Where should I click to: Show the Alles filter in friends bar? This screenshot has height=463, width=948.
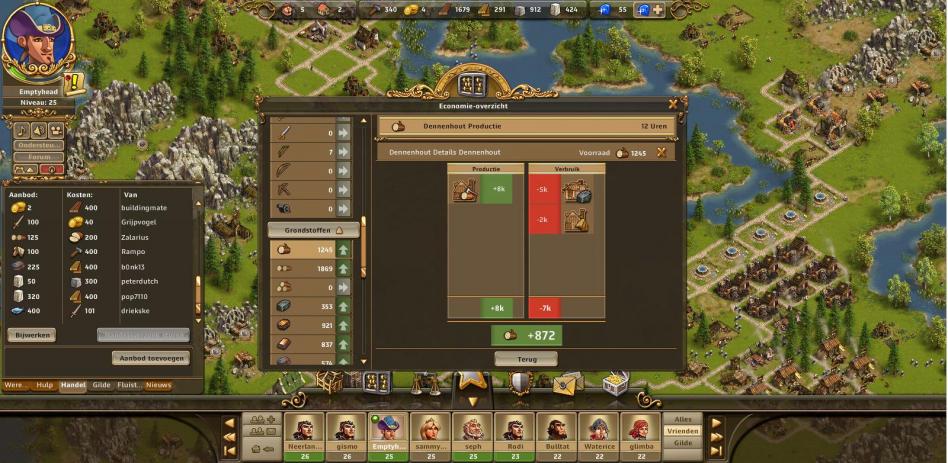click(683, 420)
